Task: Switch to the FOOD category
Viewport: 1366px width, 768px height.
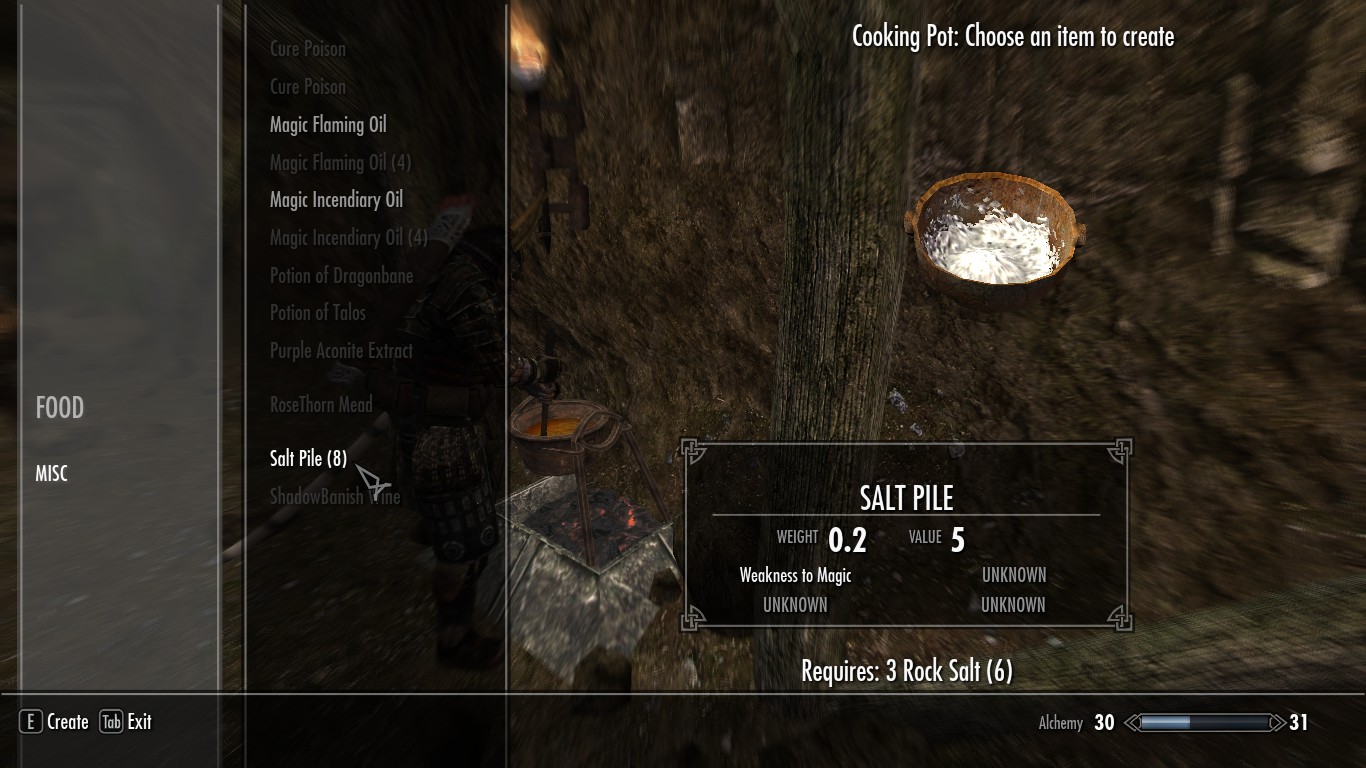Action: coord(60,408)
